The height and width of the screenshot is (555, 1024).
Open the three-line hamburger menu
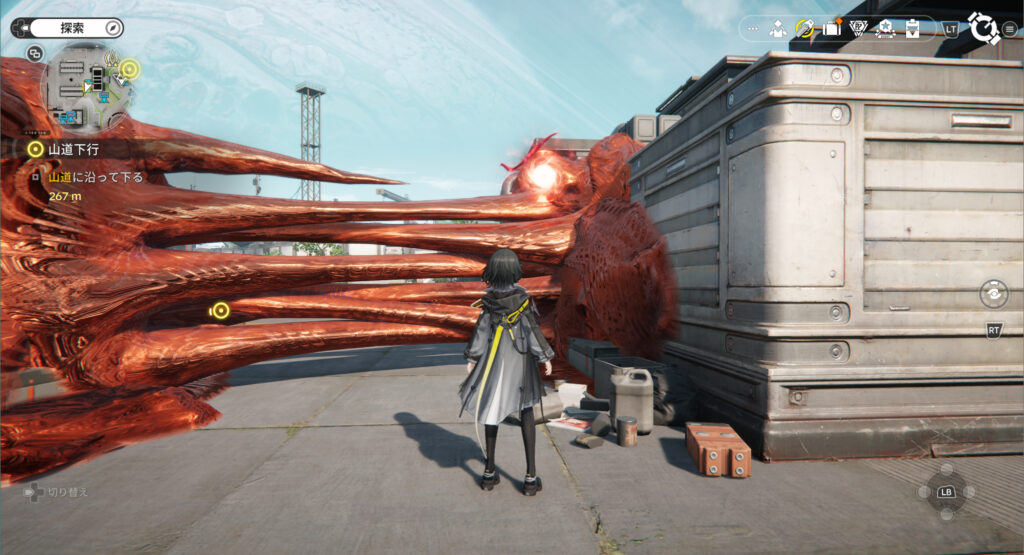[x=1010, y=29]
